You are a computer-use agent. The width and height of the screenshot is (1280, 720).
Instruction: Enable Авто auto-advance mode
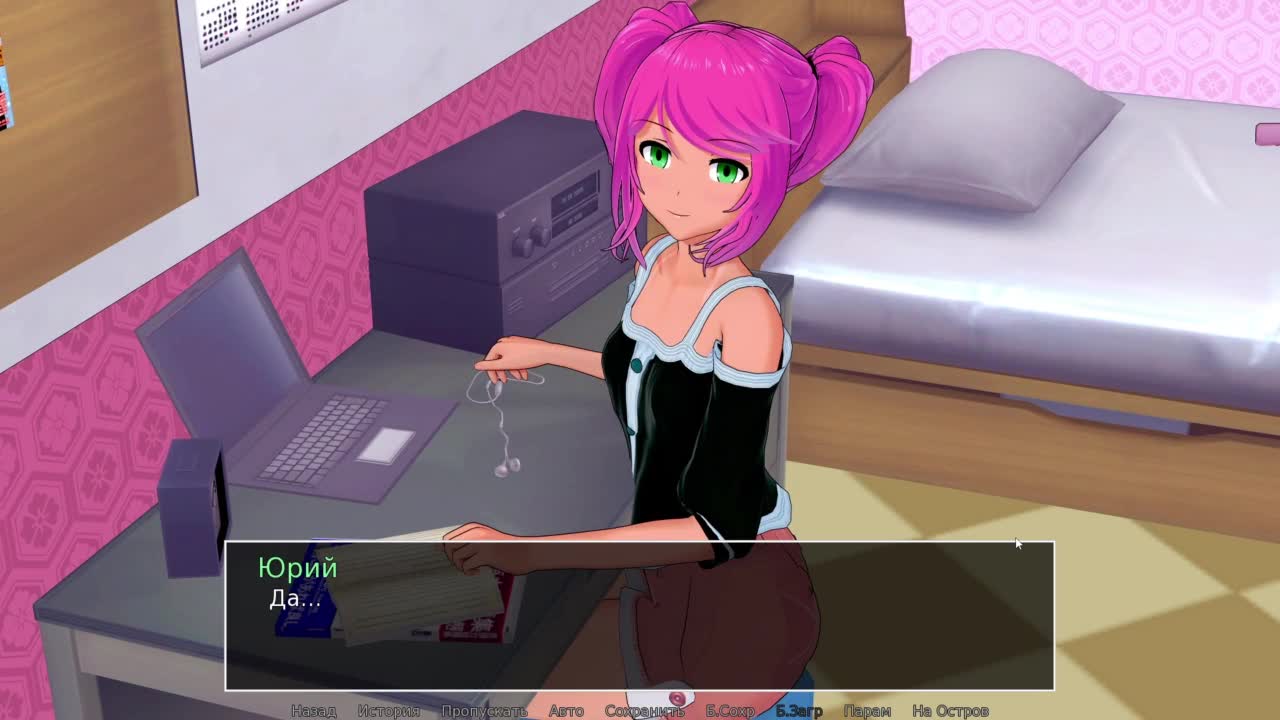point(566,711)
